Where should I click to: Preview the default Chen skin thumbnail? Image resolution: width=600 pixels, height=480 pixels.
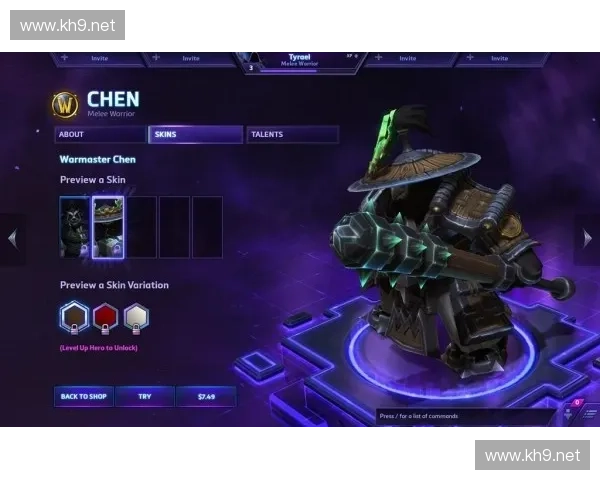(x=74, y=227)
